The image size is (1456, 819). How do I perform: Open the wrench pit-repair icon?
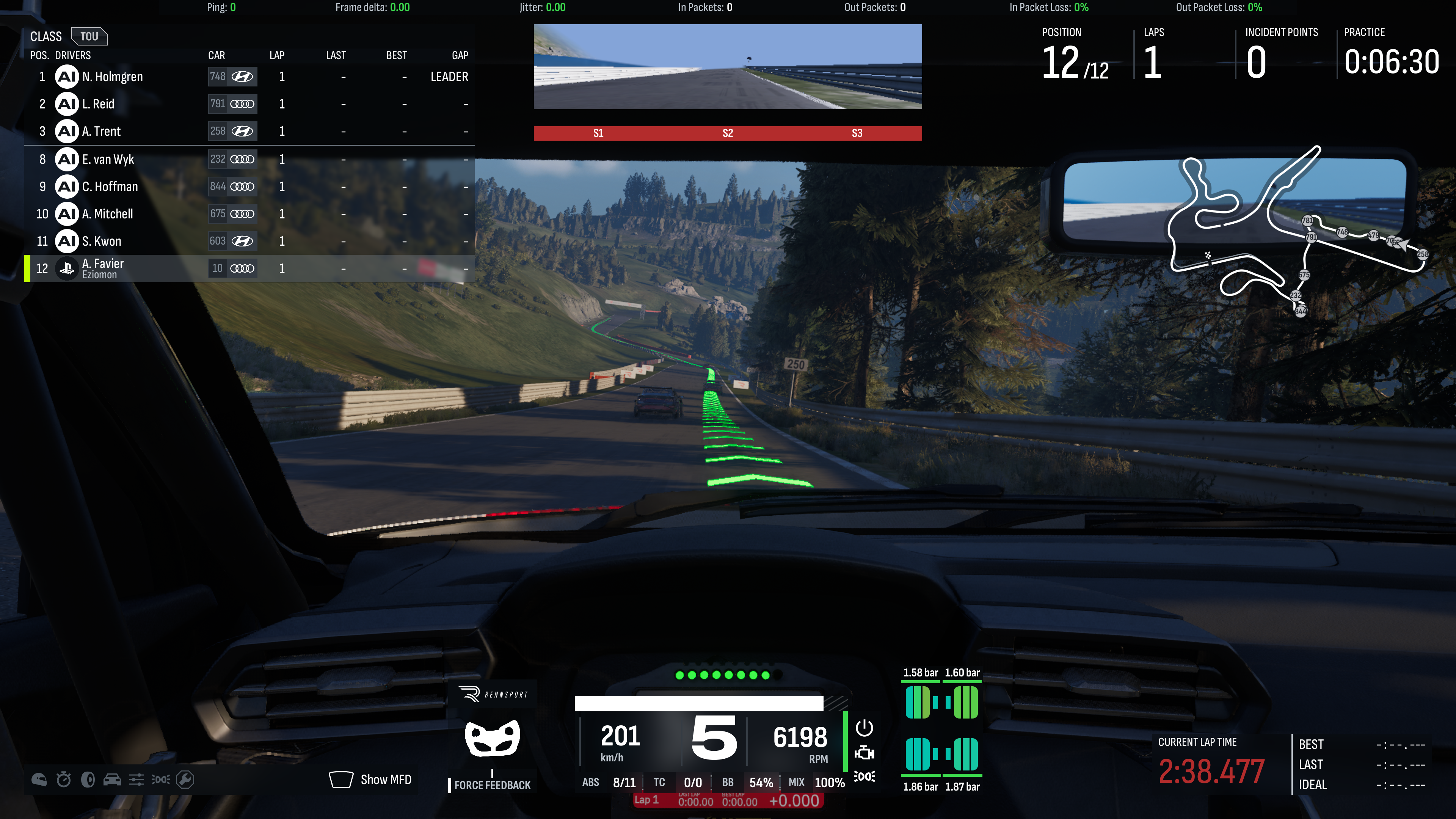pyautogui.click(x=185, y=780)
